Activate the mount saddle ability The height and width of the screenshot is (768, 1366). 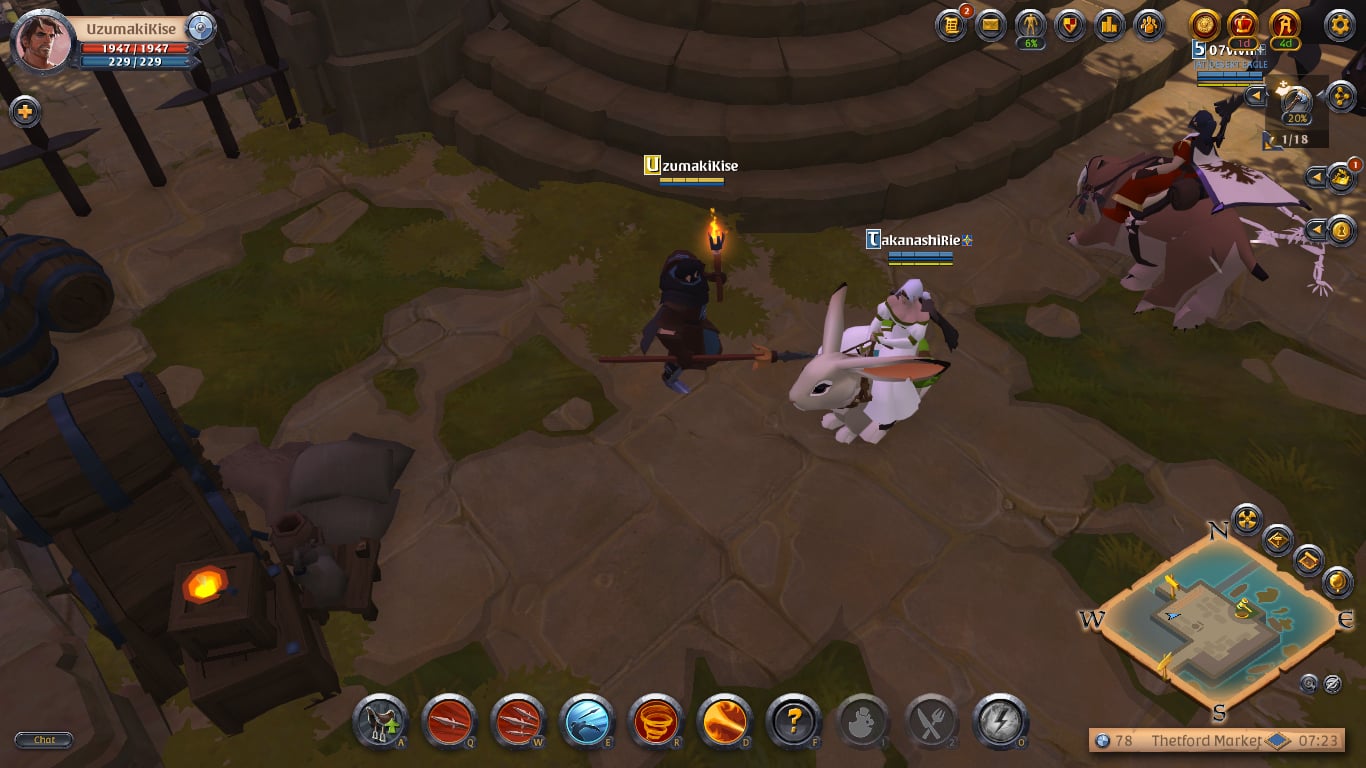coord(380,721)
